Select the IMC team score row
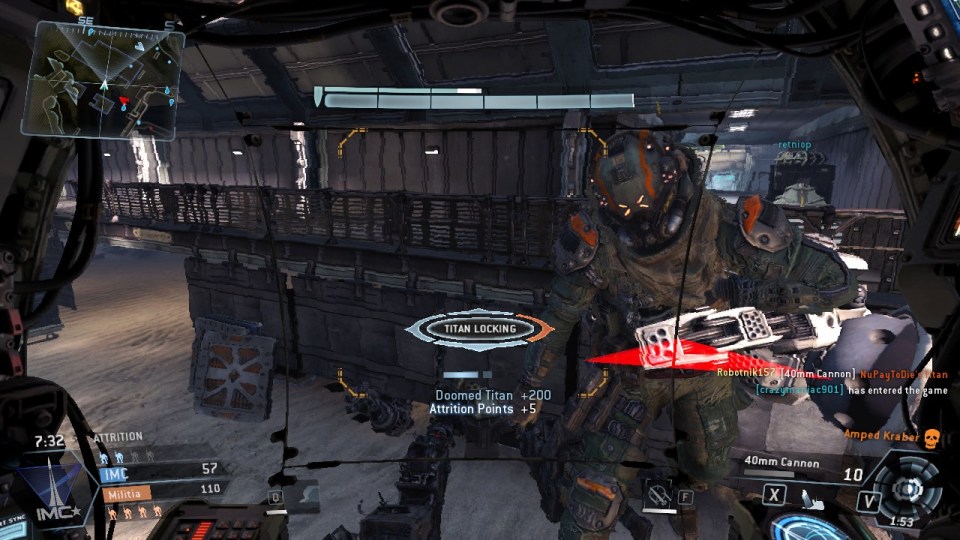960x540 pixels. click(x=160, y=469)
